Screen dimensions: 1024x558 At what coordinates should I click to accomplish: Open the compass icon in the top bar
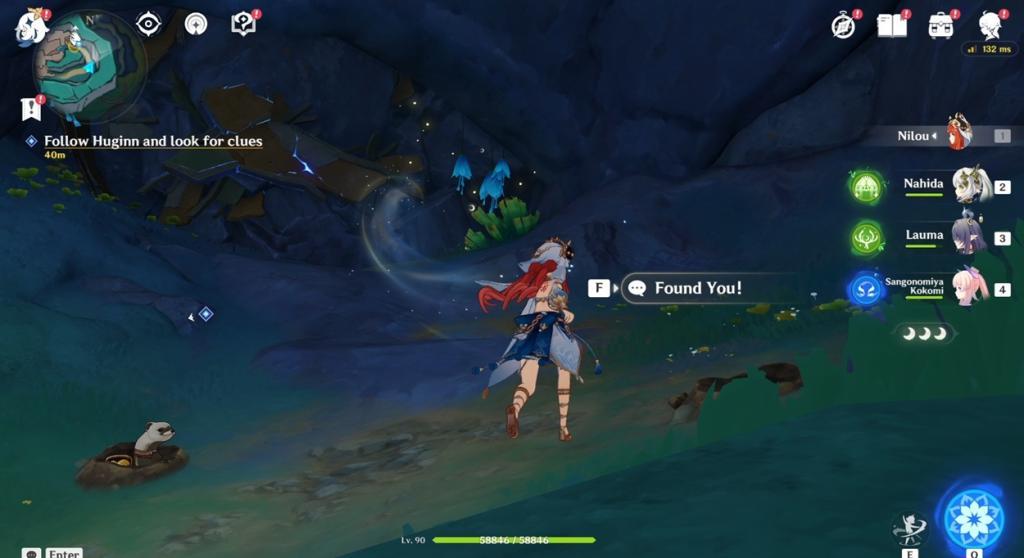pyautogui.click(x=843, y=26)
